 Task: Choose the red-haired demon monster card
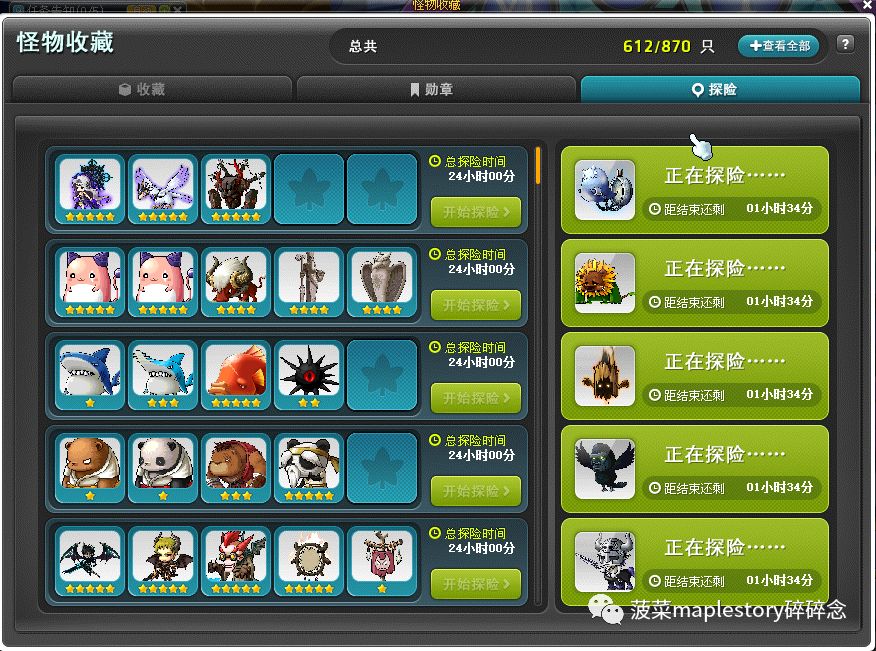point(236,558)
